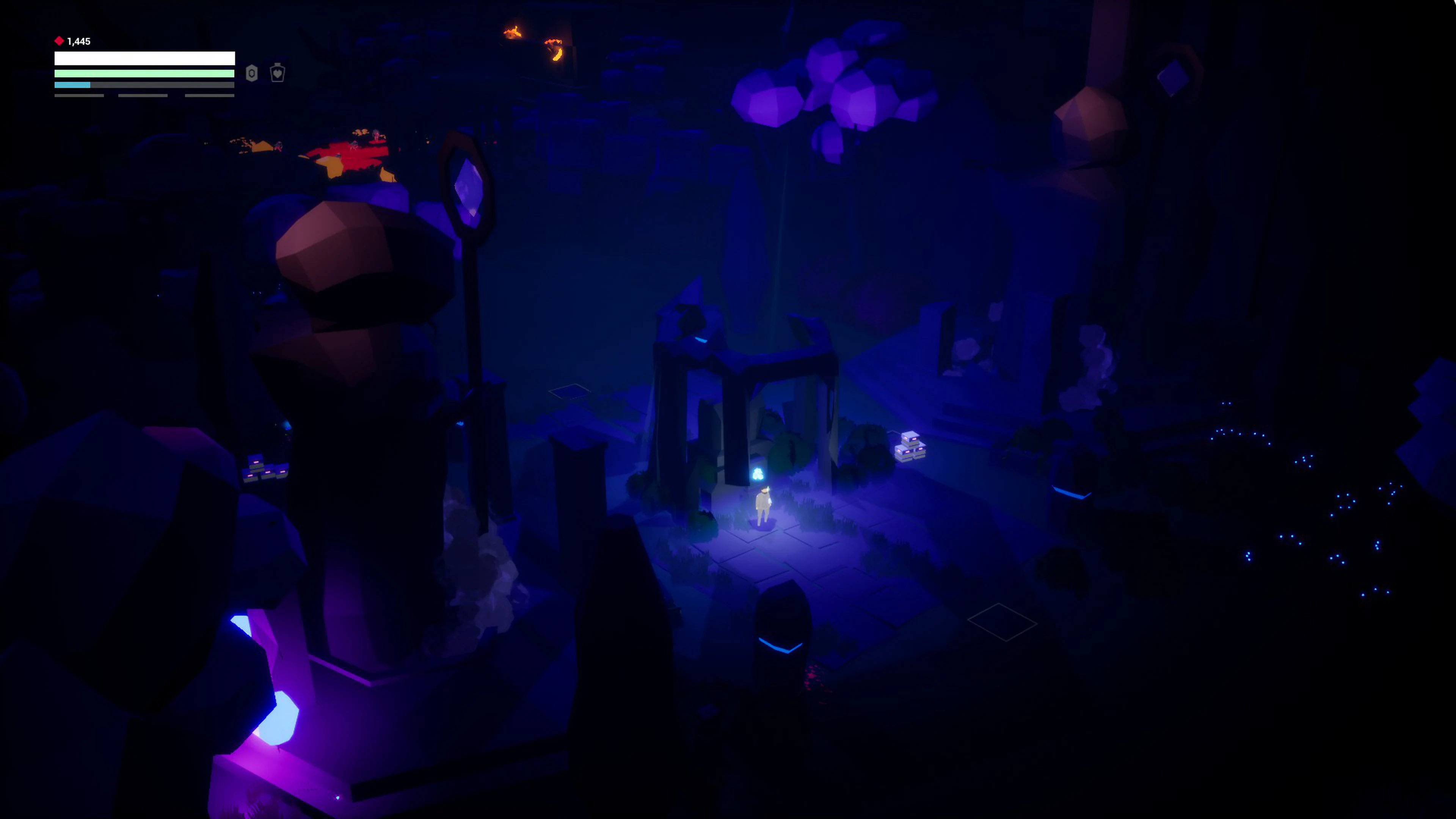Click the blue XP progress bar in the HUD

[x=72, y=86]
